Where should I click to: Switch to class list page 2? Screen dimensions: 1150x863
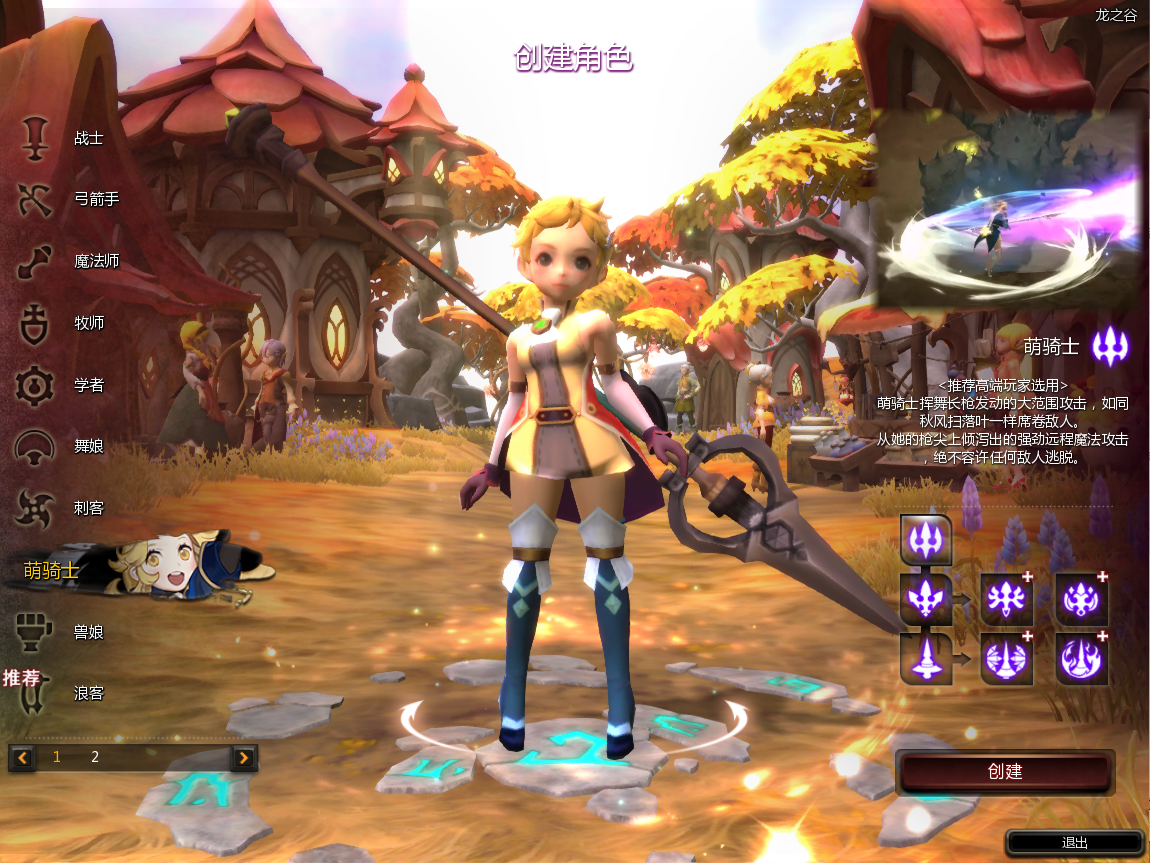click(x=95, y=757)
